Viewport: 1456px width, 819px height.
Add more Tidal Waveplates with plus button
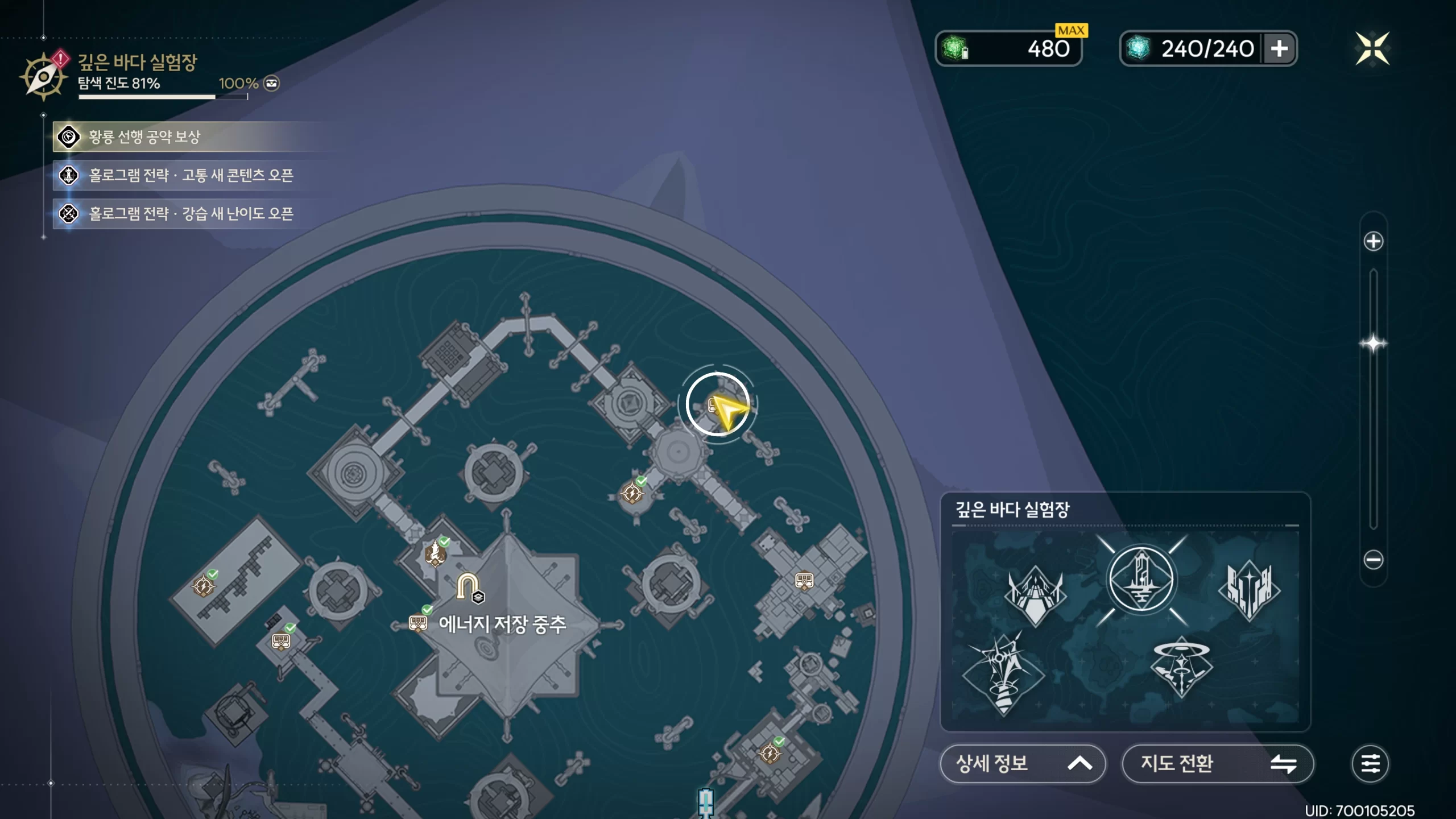1279,48
